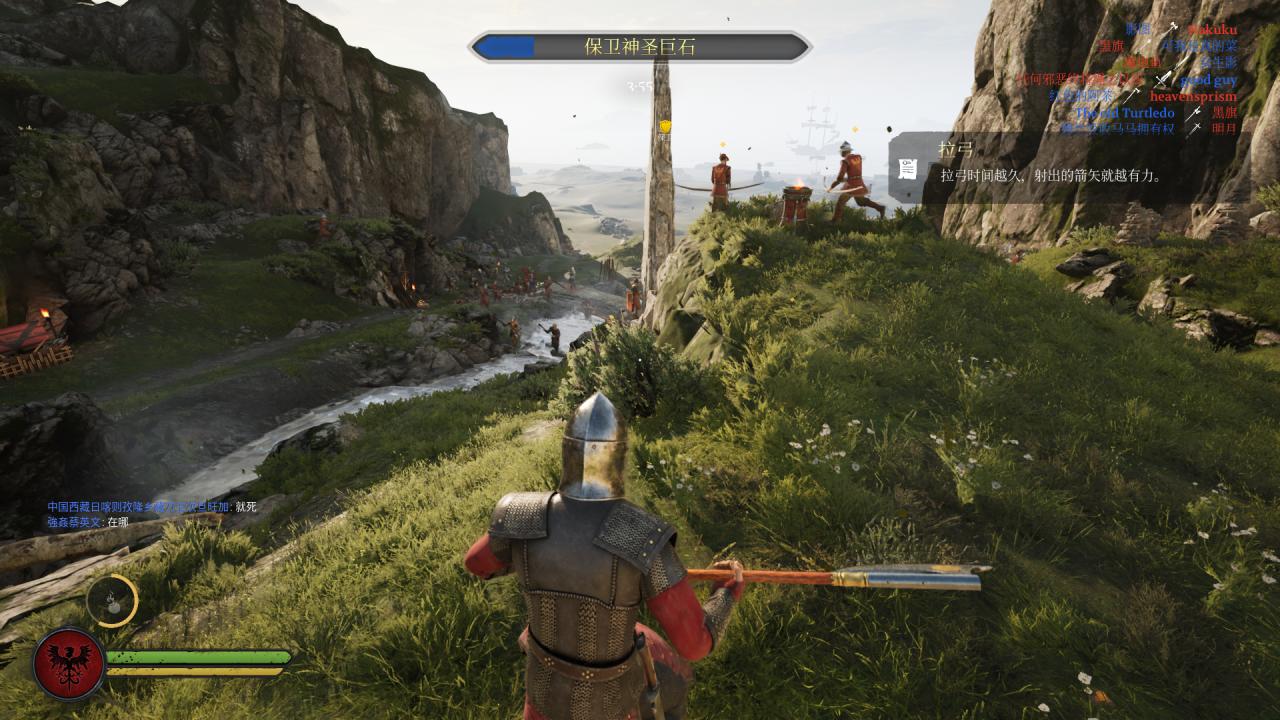Click the 保卫神圣巨石 objective banner
This screenshot has height=720, width=1280.
[640, 47]
